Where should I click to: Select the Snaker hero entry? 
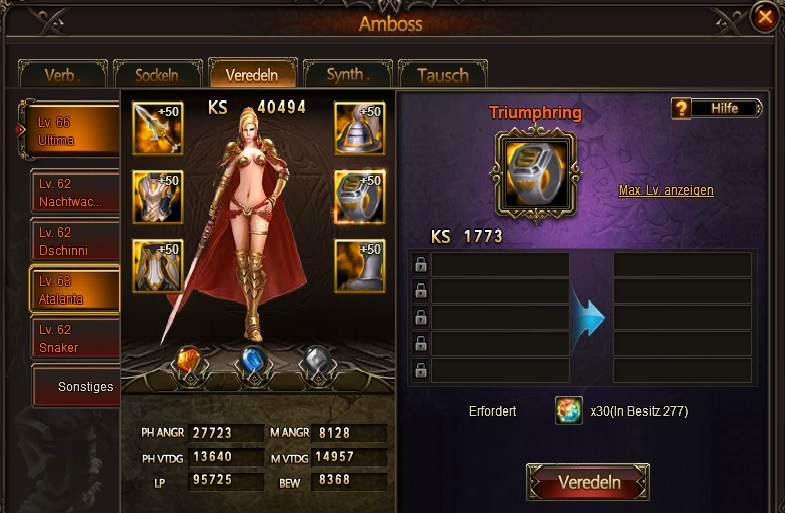click(76, 338)
